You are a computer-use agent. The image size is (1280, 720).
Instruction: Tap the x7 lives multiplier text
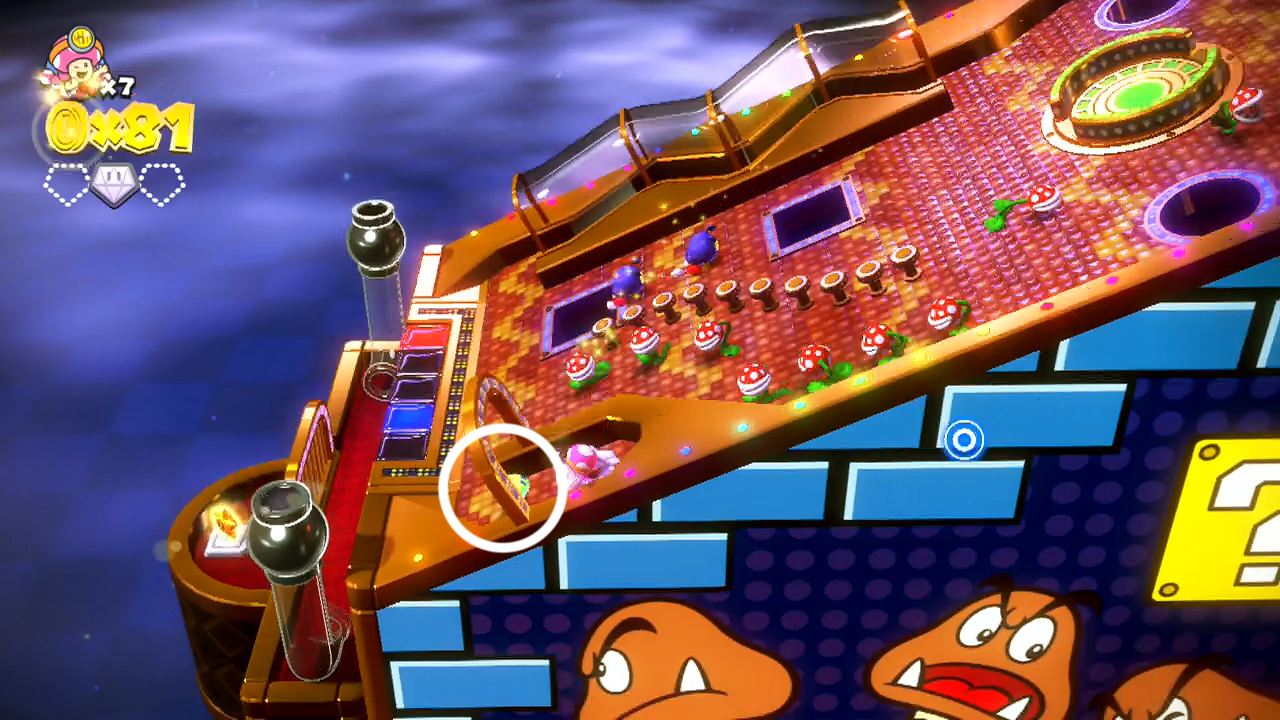point(119,87)
